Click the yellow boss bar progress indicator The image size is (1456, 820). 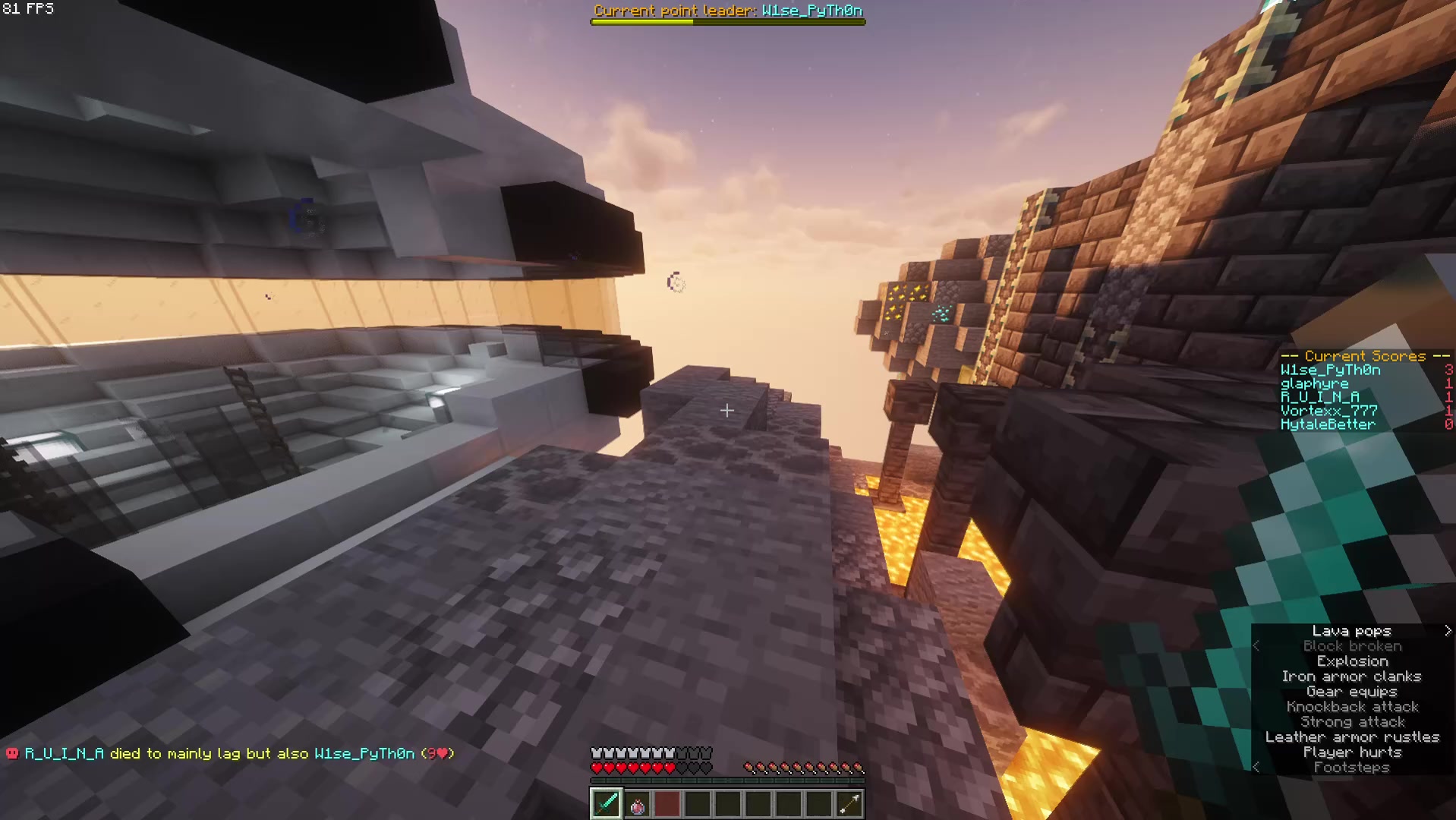point(641,22)
